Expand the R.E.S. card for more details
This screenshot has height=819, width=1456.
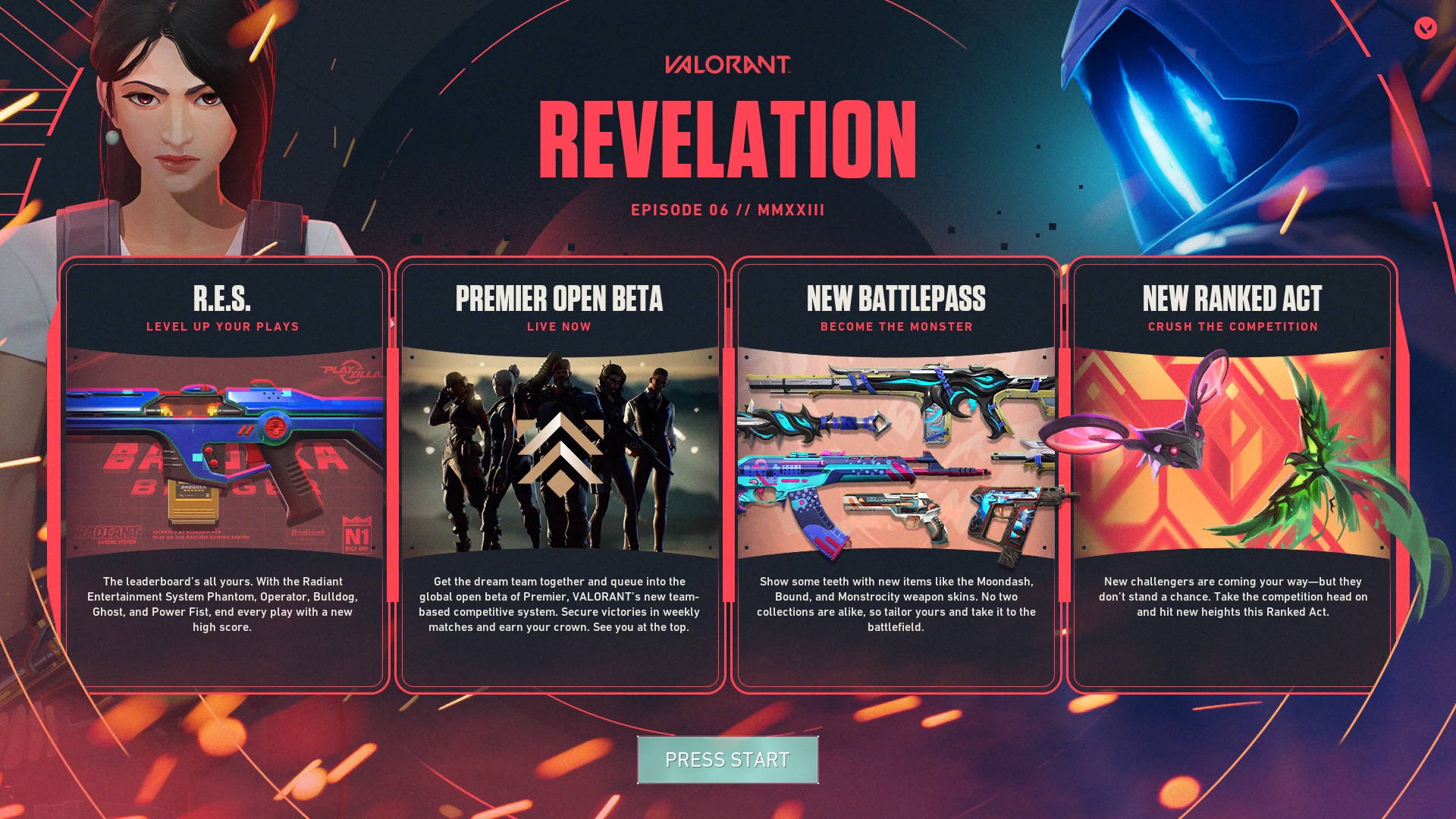point(224,476)
